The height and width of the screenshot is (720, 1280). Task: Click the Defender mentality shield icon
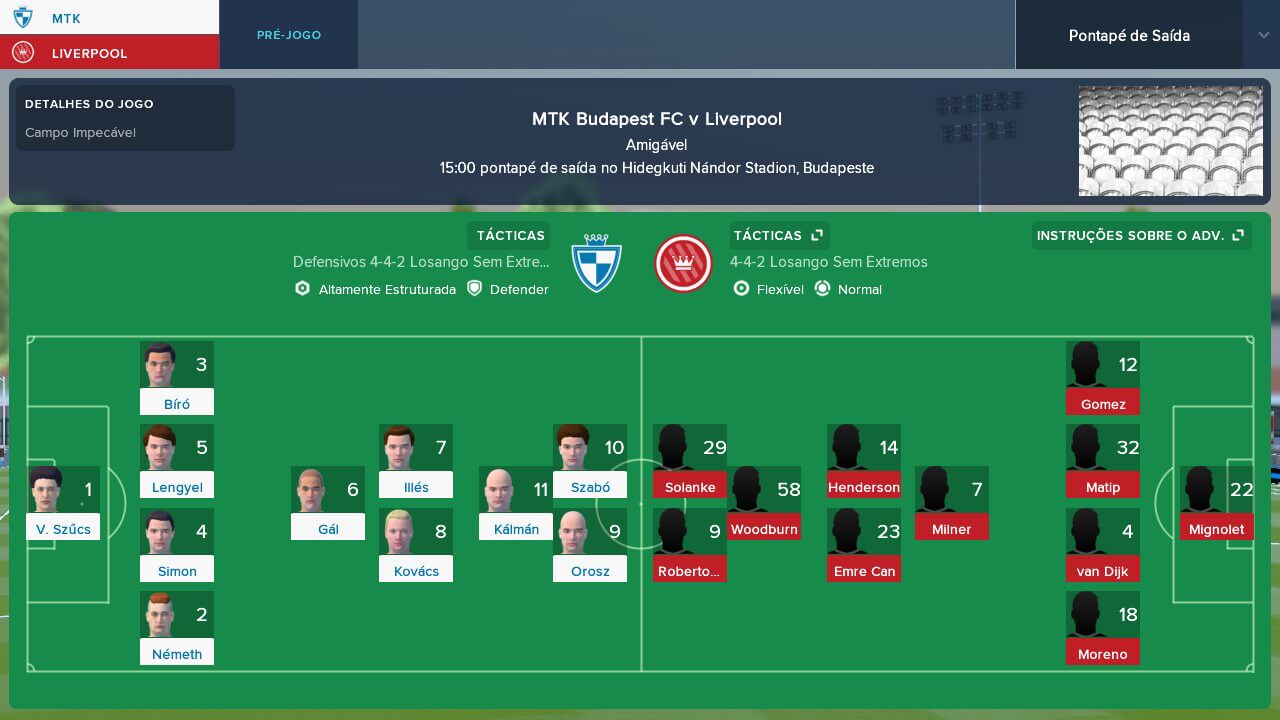coord(474,289)
